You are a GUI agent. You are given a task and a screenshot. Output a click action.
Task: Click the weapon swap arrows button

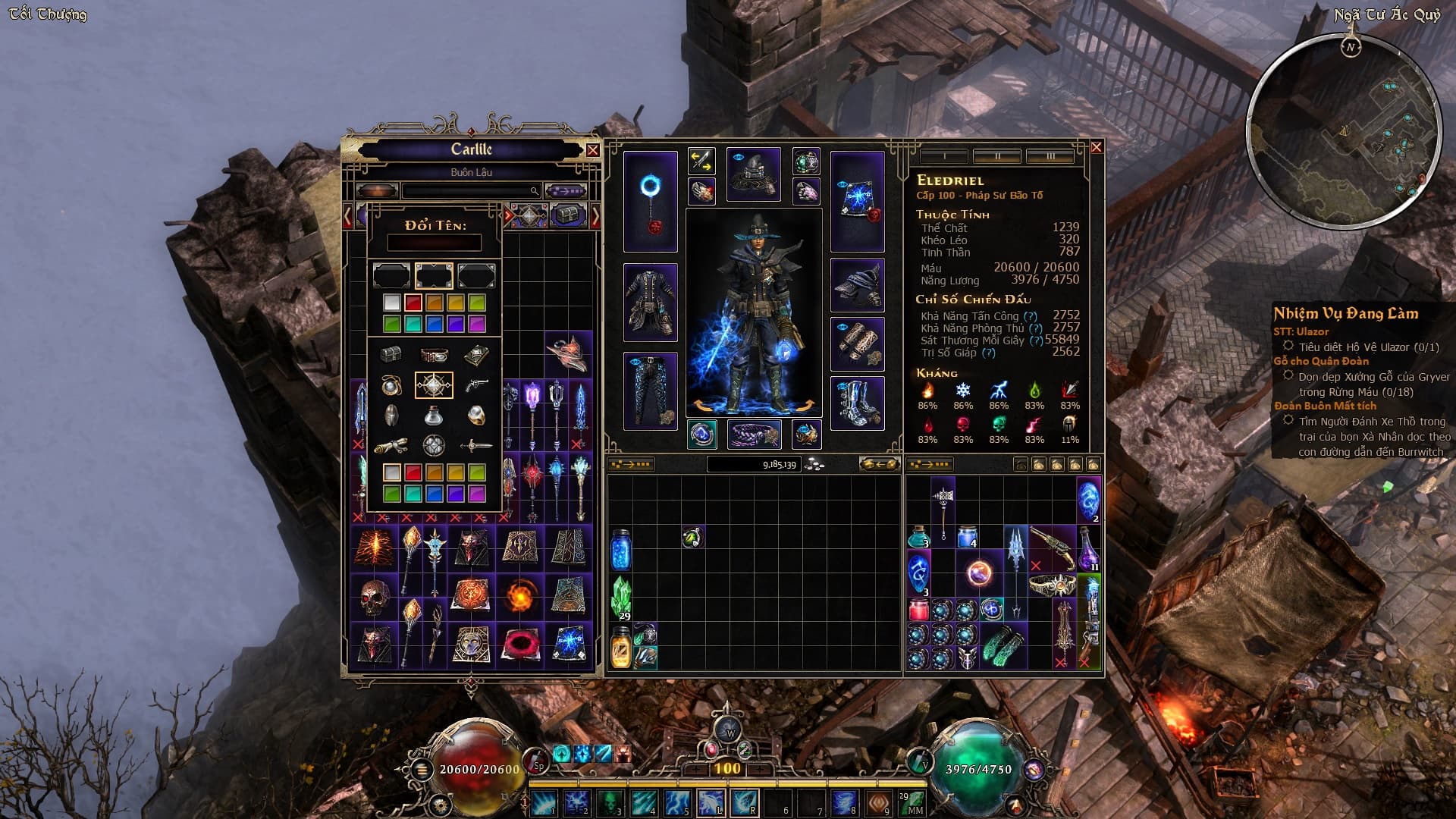pyautogui.click(x=701, y=161)
